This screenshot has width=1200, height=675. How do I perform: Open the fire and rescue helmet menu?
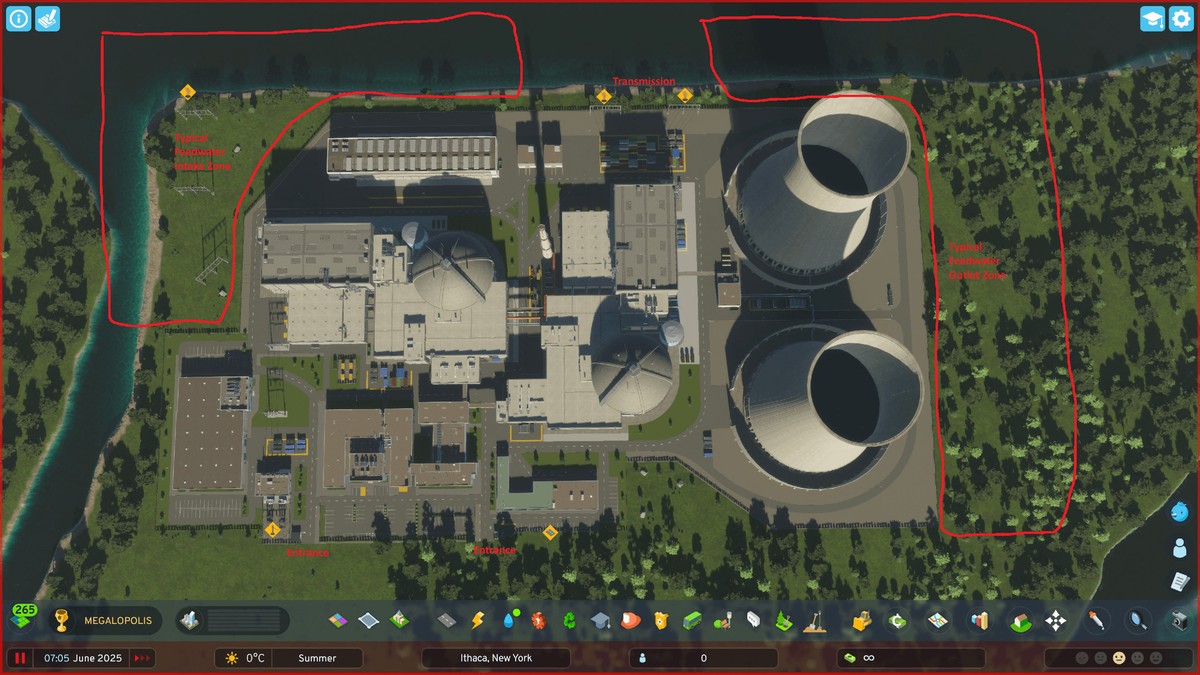(x=630, y=621)
